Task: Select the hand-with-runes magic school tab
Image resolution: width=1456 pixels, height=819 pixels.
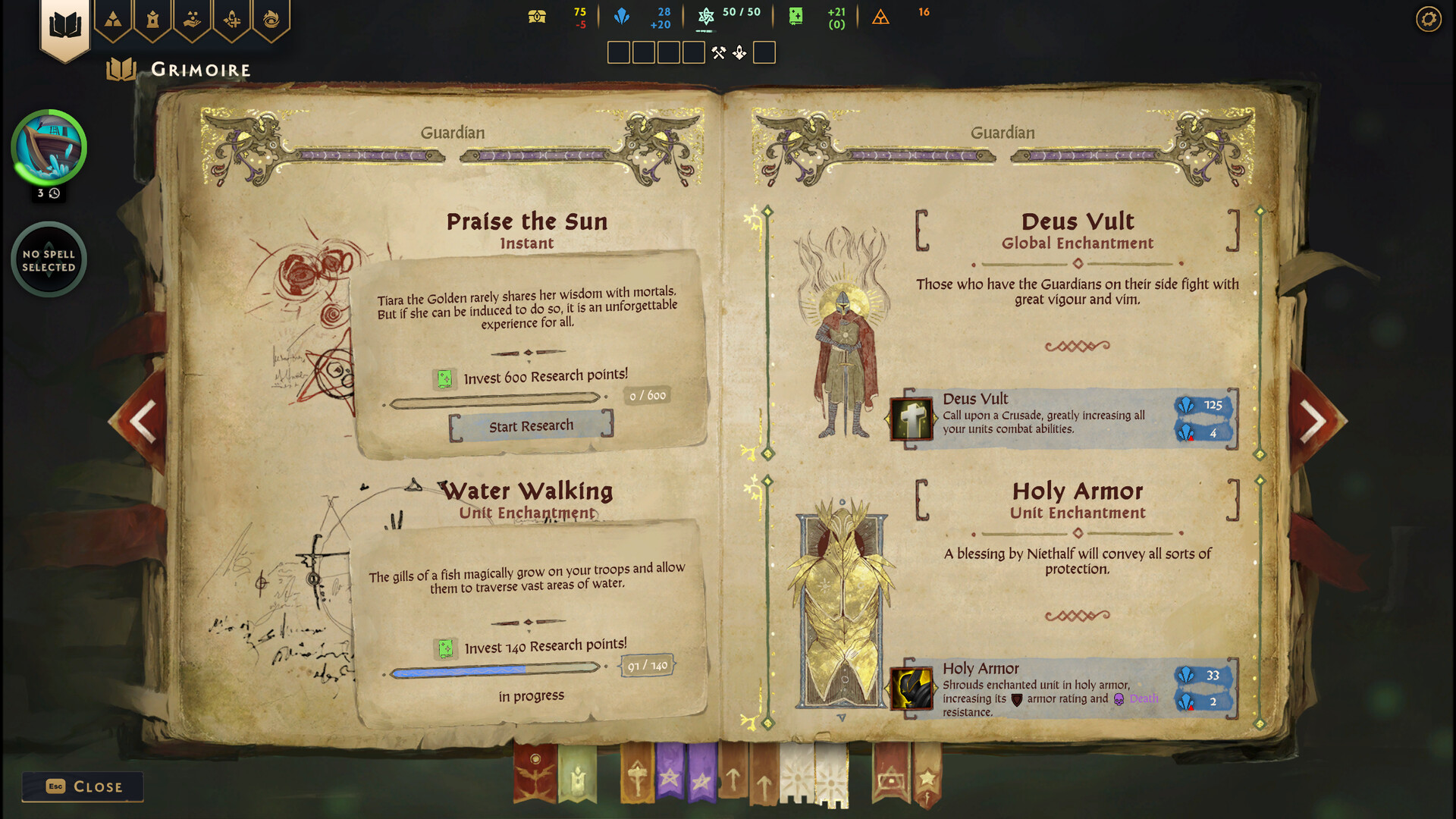Action: point(193,20)
